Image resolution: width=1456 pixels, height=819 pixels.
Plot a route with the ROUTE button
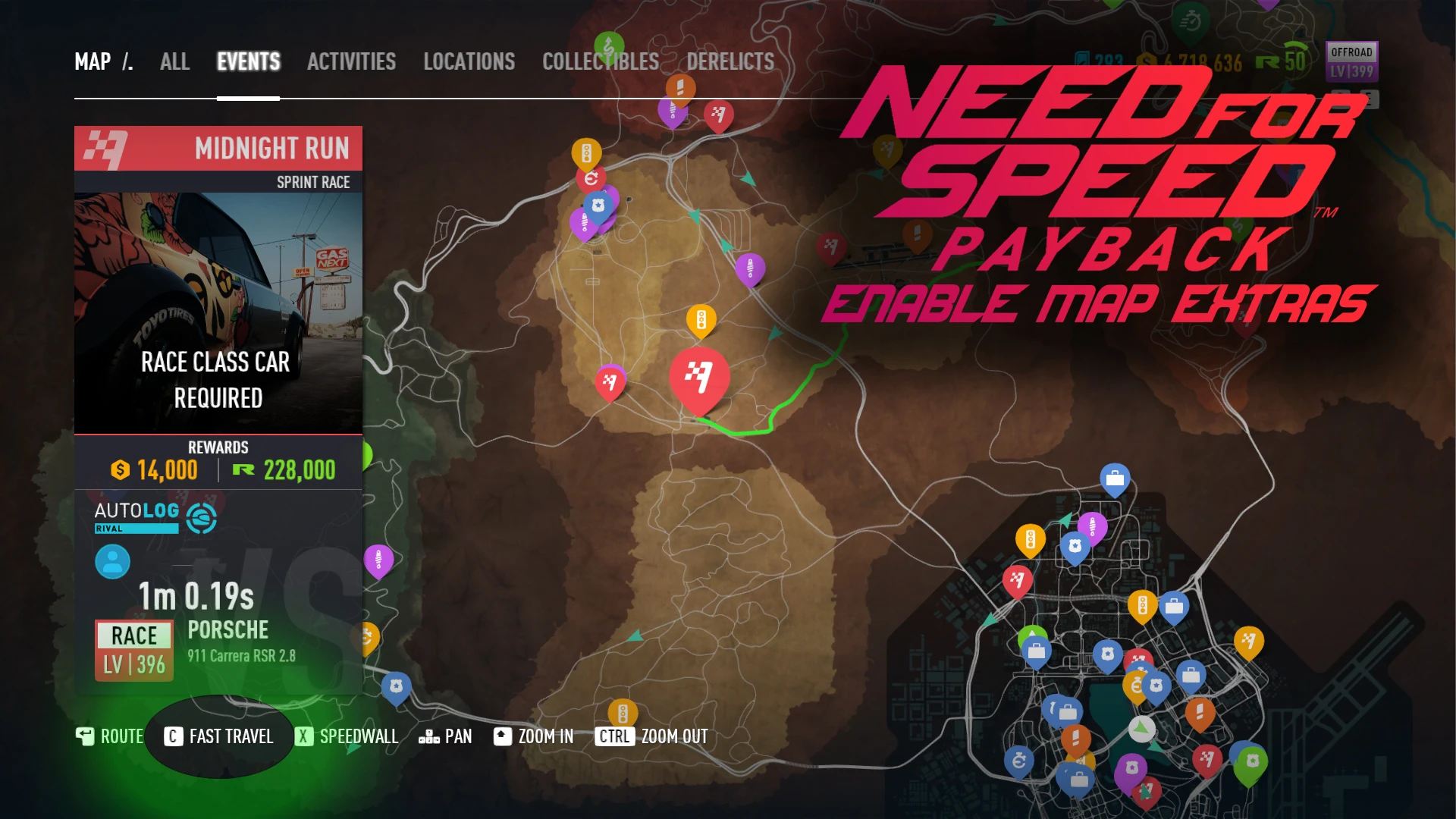point(109,736)
